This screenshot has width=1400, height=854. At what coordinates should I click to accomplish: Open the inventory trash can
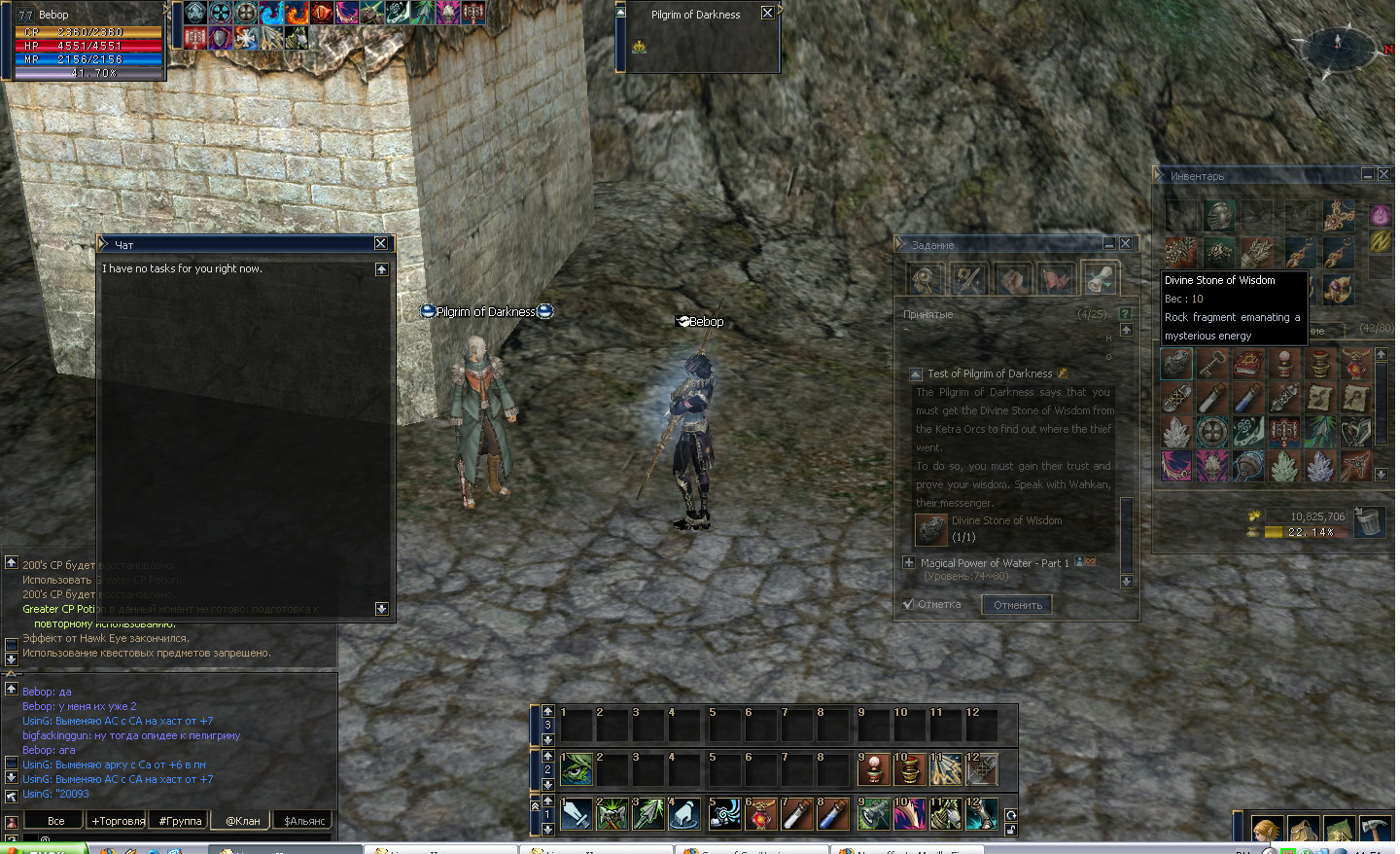coord(1369,522)
